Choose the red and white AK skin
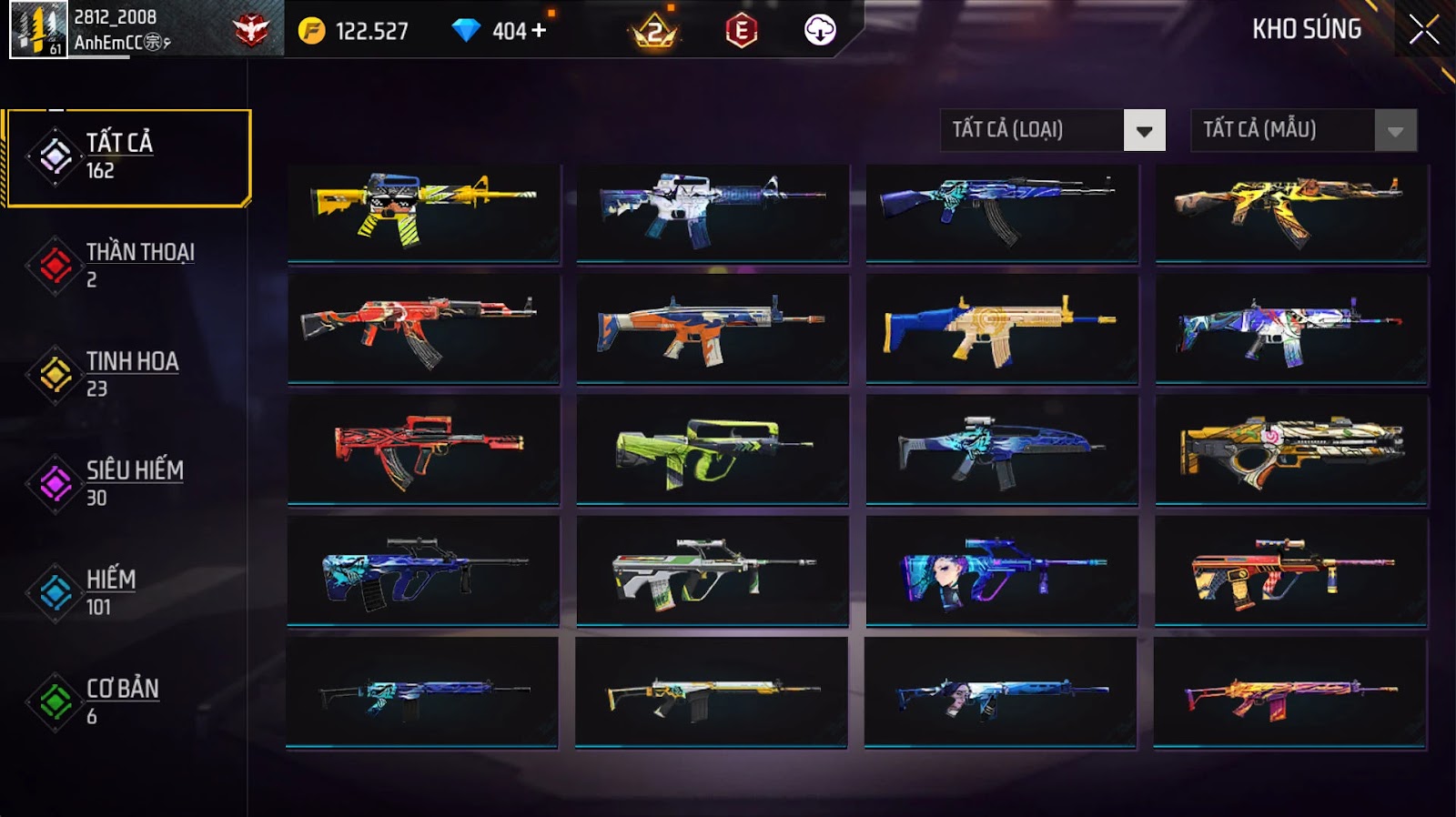The width and height of the screenshot is (1456, 817). click(424, 328)
